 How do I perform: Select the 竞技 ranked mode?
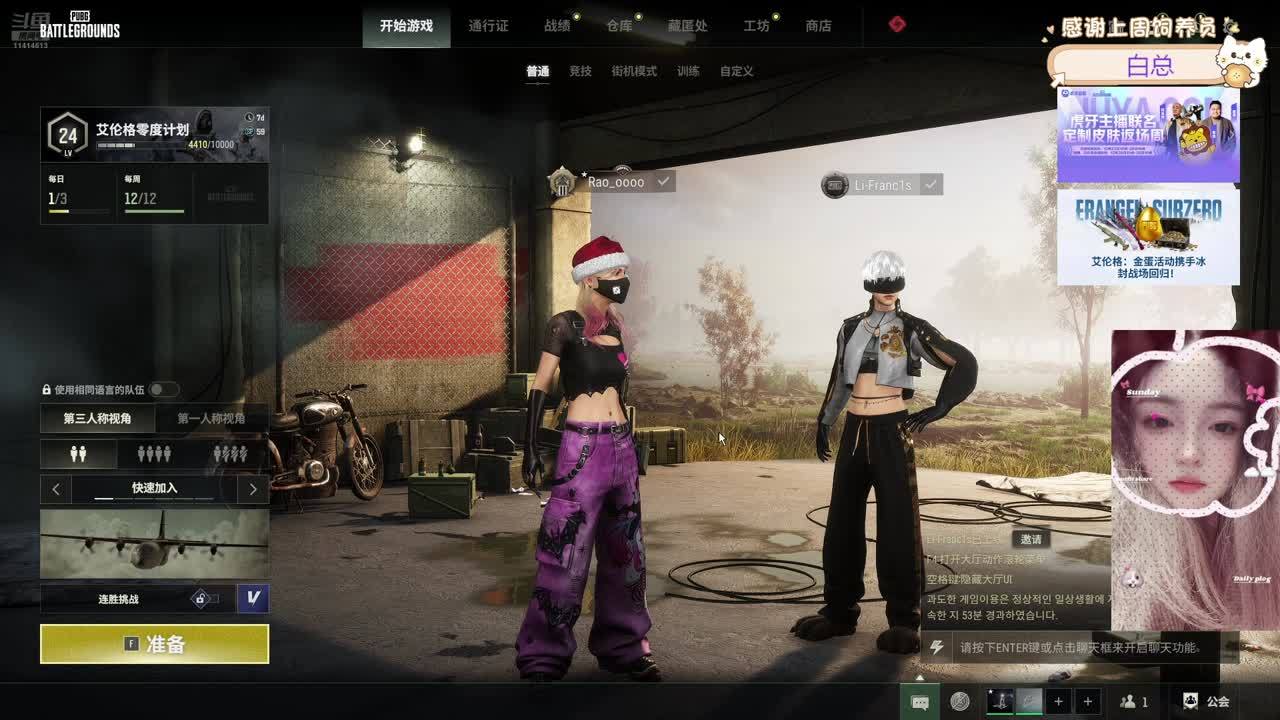[x=580, y=71]
